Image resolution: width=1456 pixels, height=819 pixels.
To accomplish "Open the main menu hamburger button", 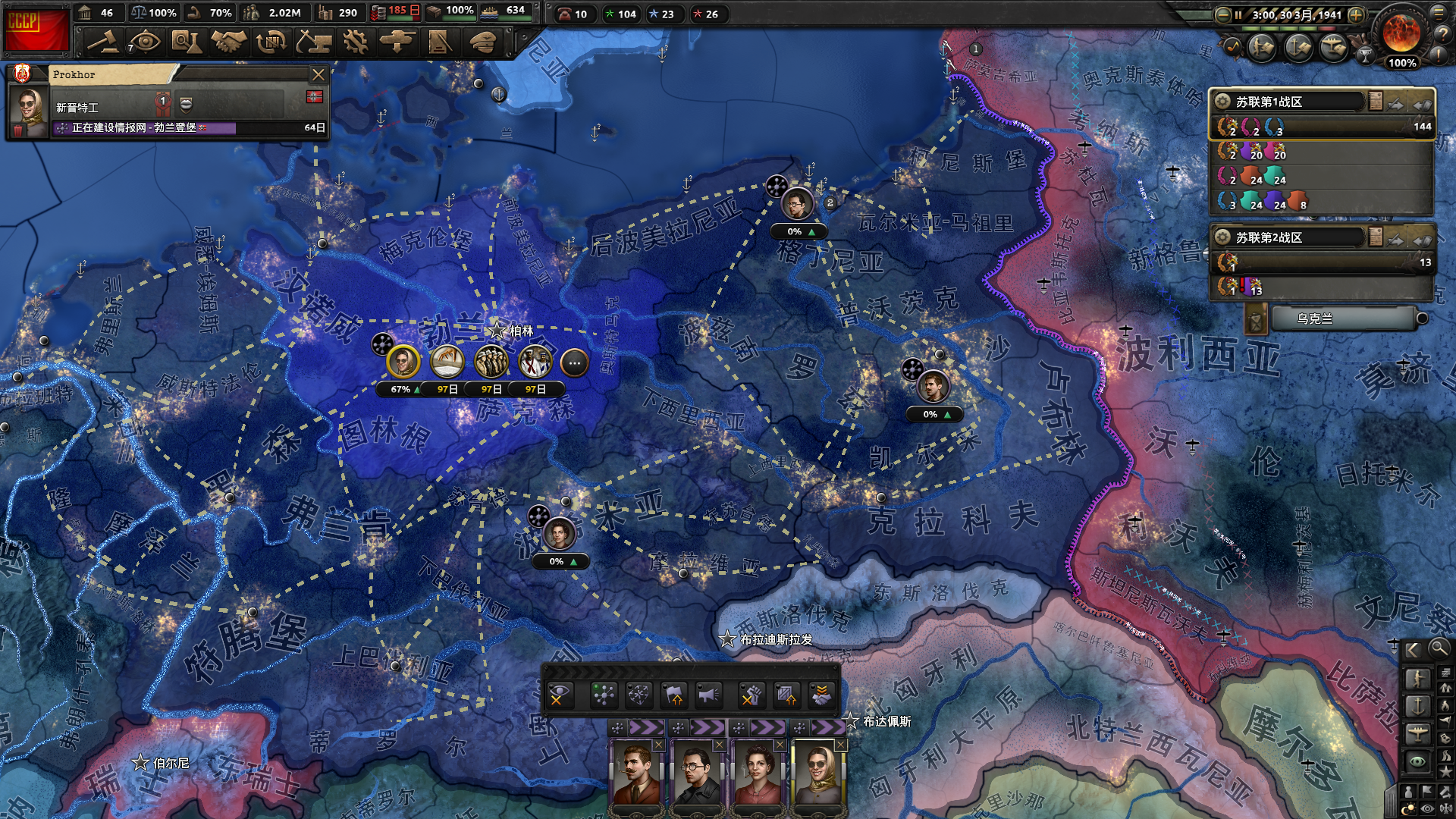I will tap(1439, 11).
